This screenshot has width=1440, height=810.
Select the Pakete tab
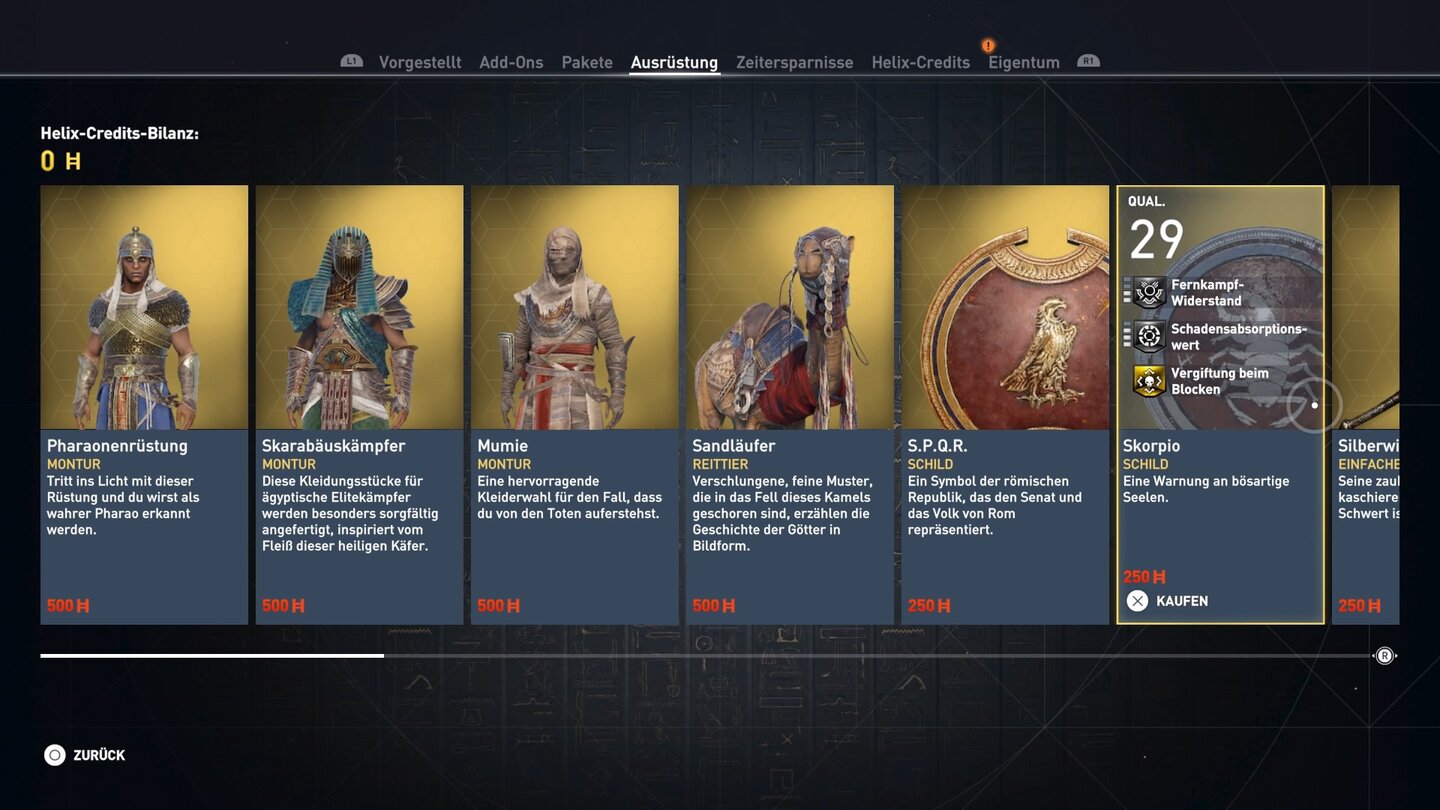(587, 62)
